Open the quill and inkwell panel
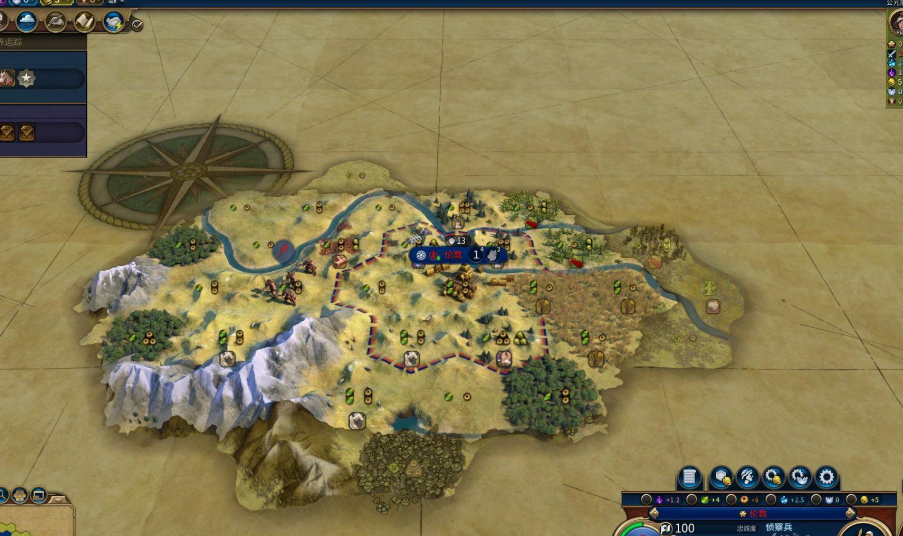The image size is (903, 536). click(56, 20)
